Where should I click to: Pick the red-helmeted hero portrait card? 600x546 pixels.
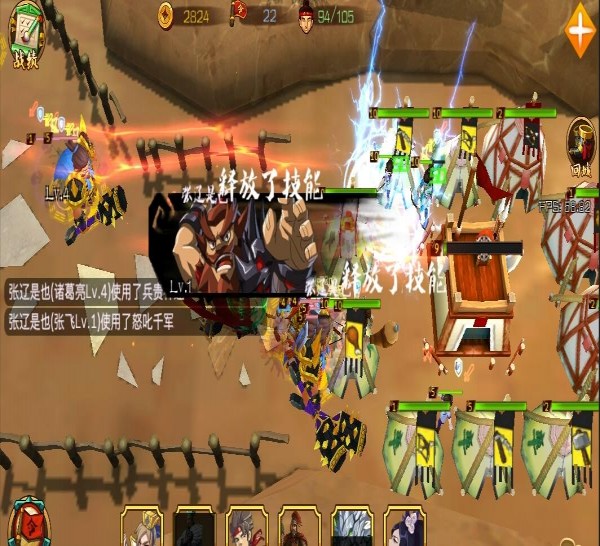tap(299, 526)
